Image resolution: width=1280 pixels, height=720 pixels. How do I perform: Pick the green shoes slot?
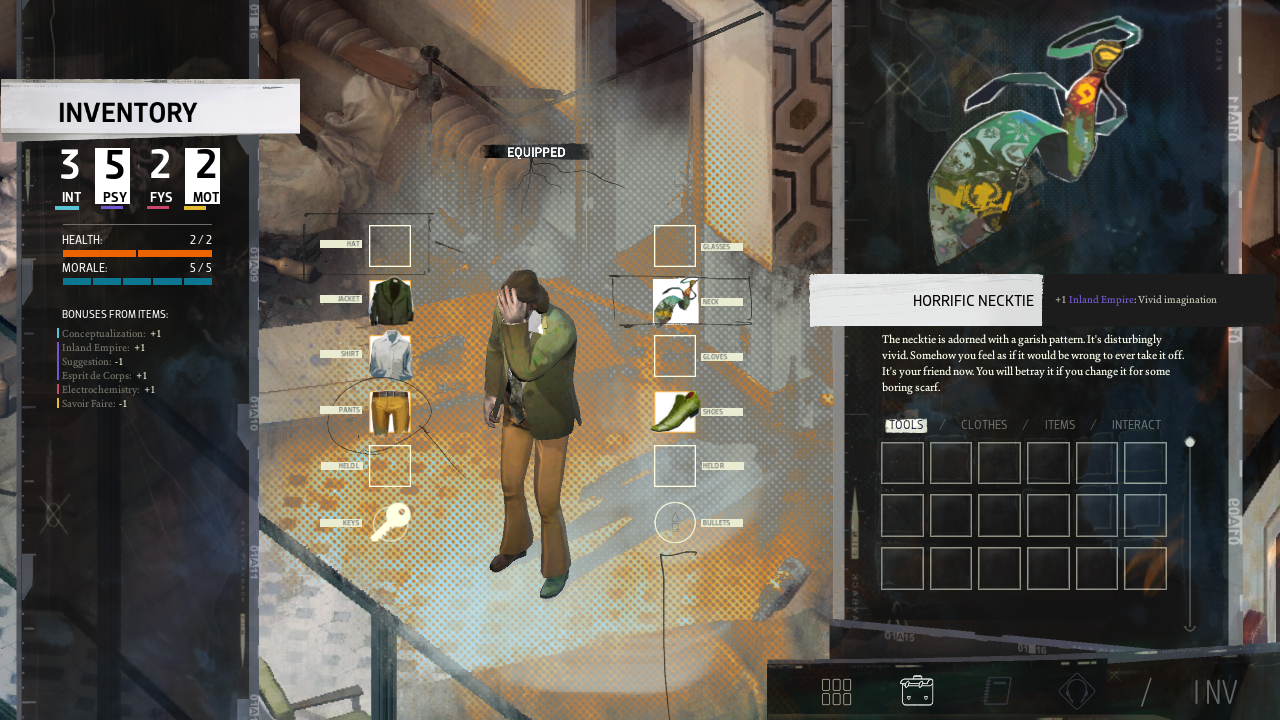click(675, 412)
